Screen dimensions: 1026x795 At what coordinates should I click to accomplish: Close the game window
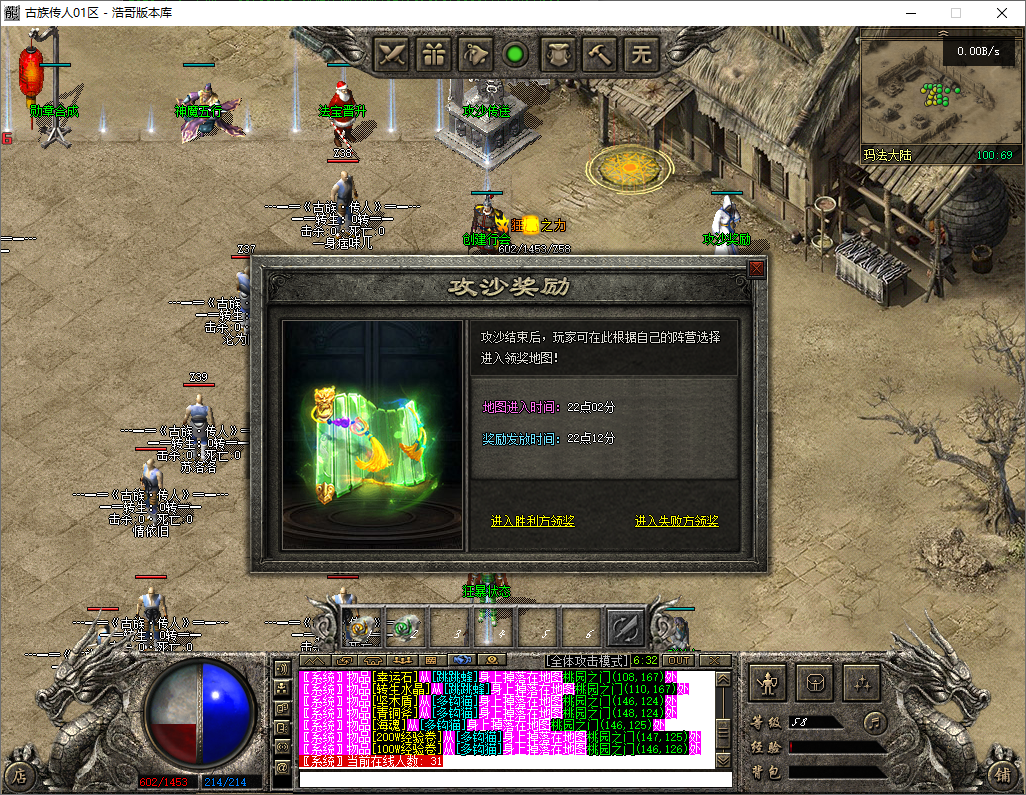[x=1001, y=13]
